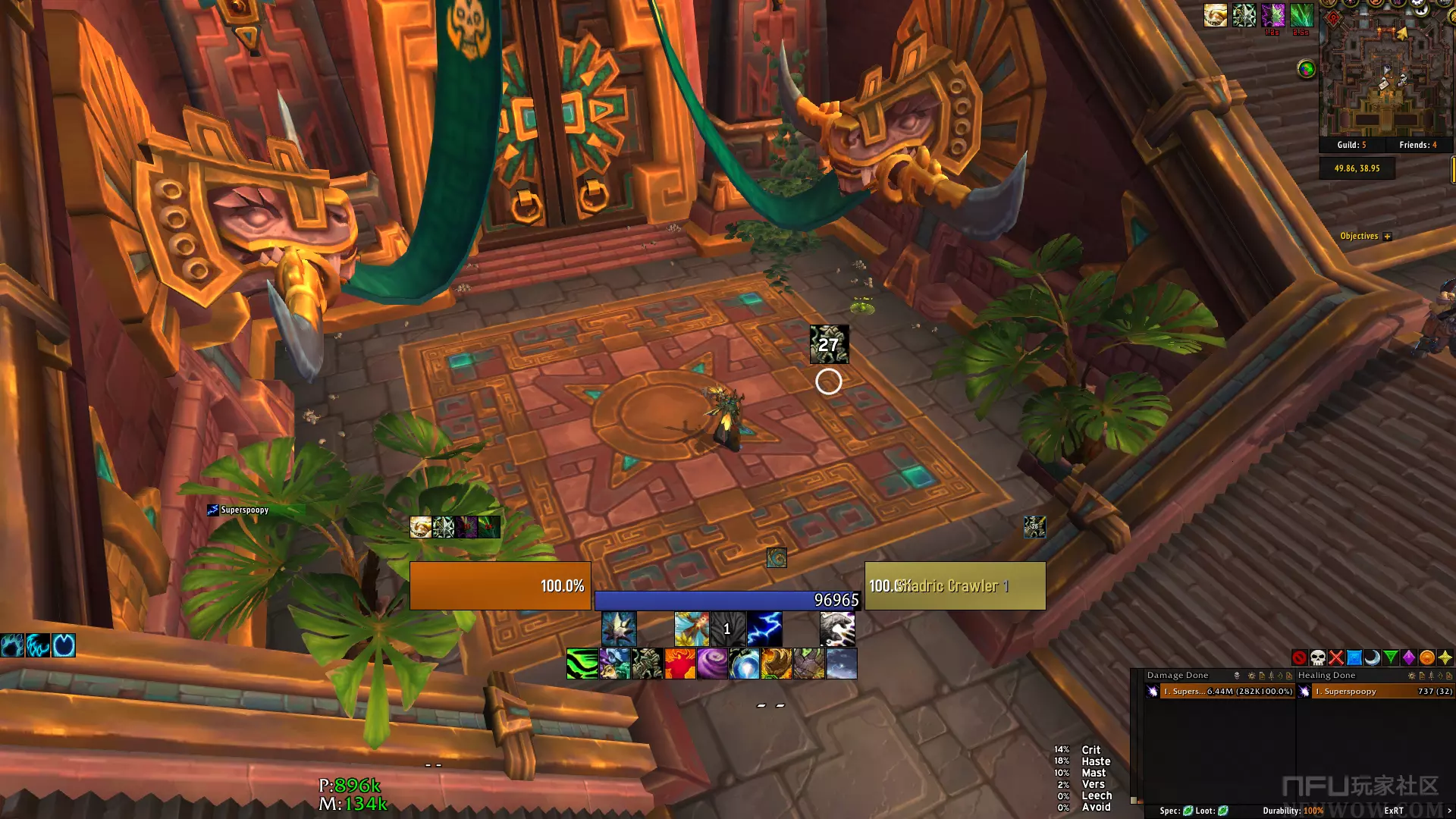The height and width of the screenshot is (819, 1456).
Task: Clear raid markers with the red prohibition icon
Action: coord(1300,657)
